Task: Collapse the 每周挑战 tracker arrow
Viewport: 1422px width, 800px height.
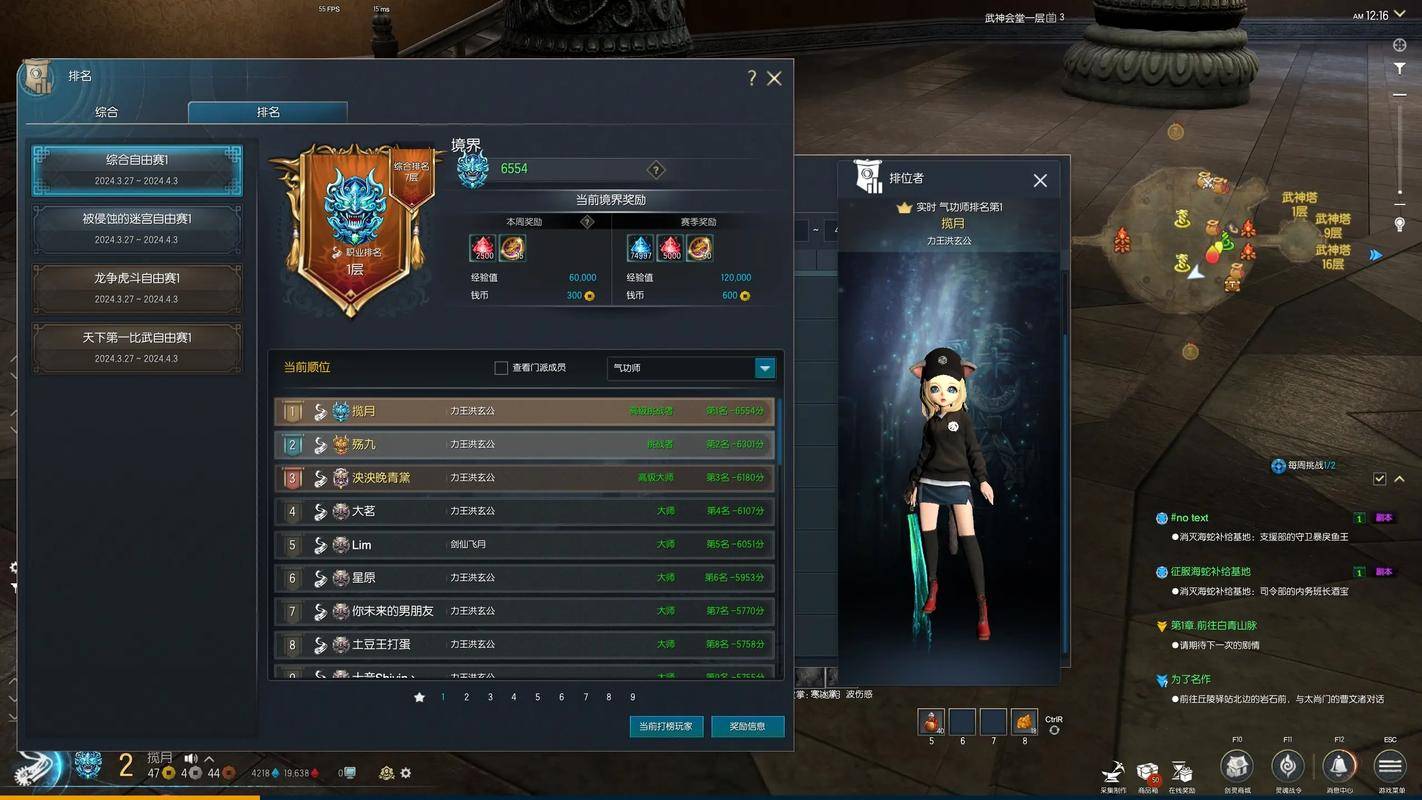Action: 1399,478
